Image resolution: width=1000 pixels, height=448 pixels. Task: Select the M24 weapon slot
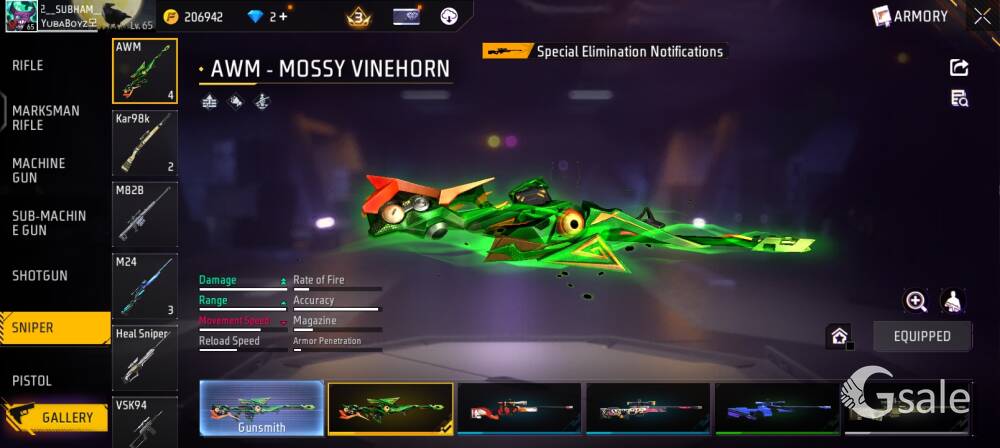click(145, 286)
